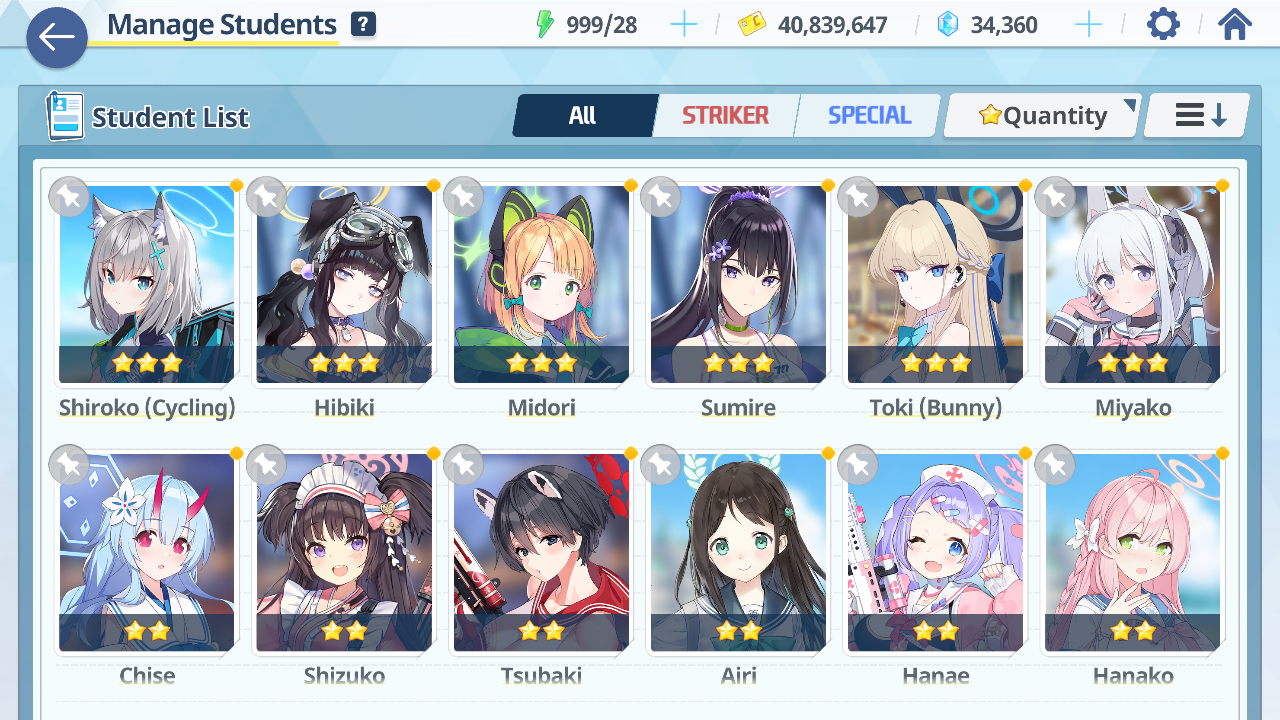Switch to the STRIKER filter tab

[726, 115]
